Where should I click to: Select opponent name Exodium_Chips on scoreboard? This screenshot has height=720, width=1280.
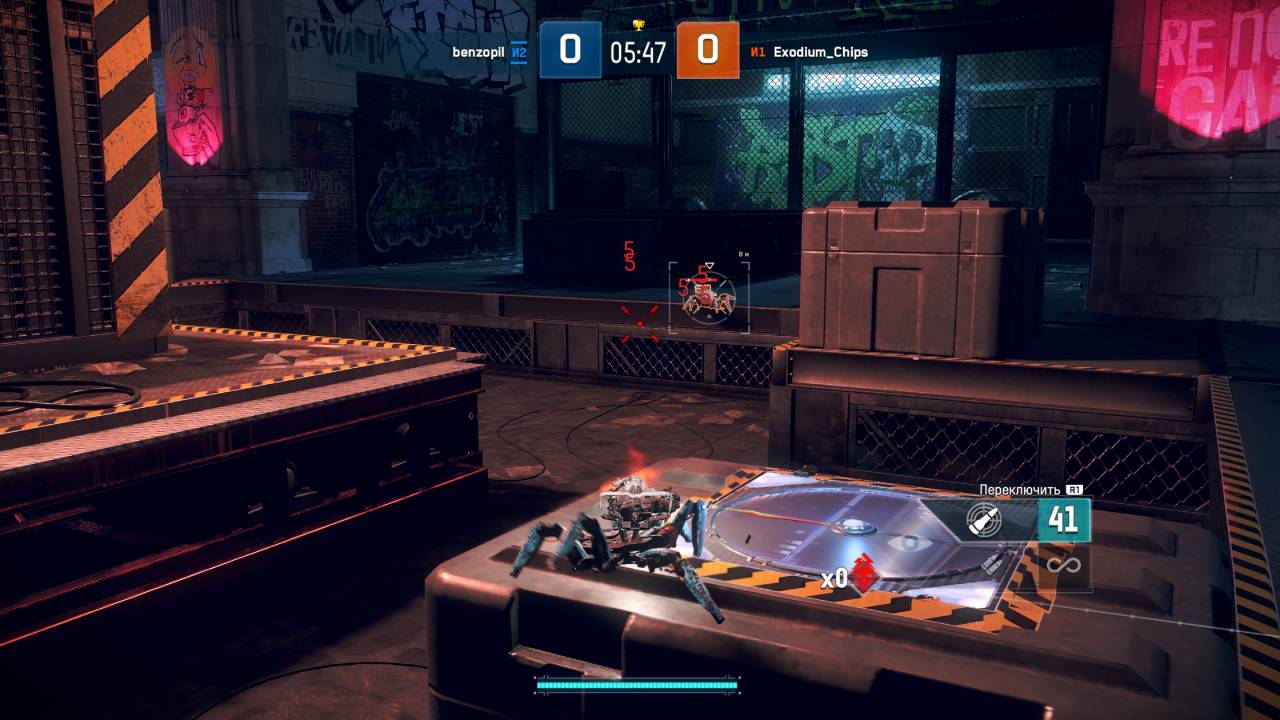820,52
